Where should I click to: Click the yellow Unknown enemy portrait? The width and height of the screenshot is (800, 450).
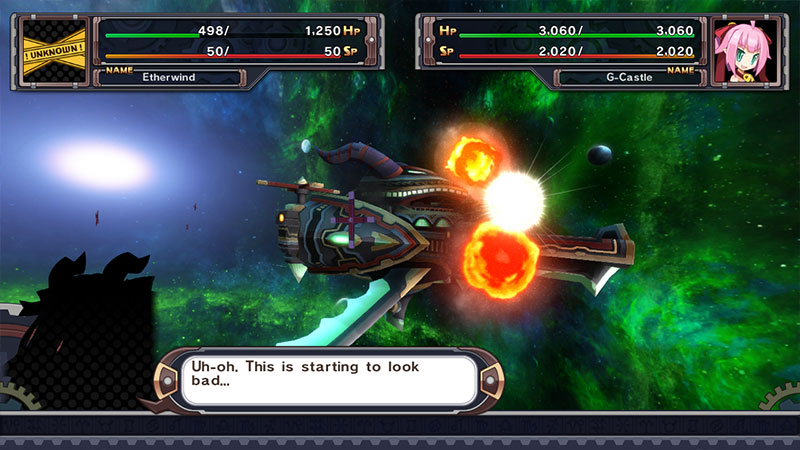pyautogui.click(x=53, y=52)
